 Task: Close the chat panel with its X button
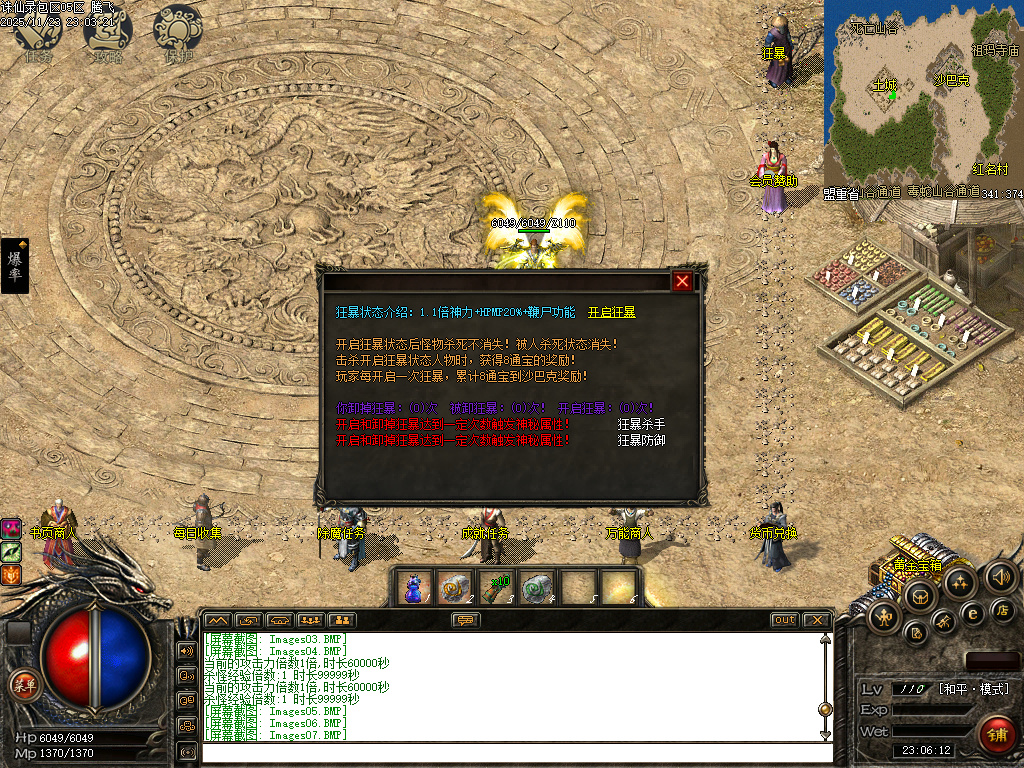(817, 620)
